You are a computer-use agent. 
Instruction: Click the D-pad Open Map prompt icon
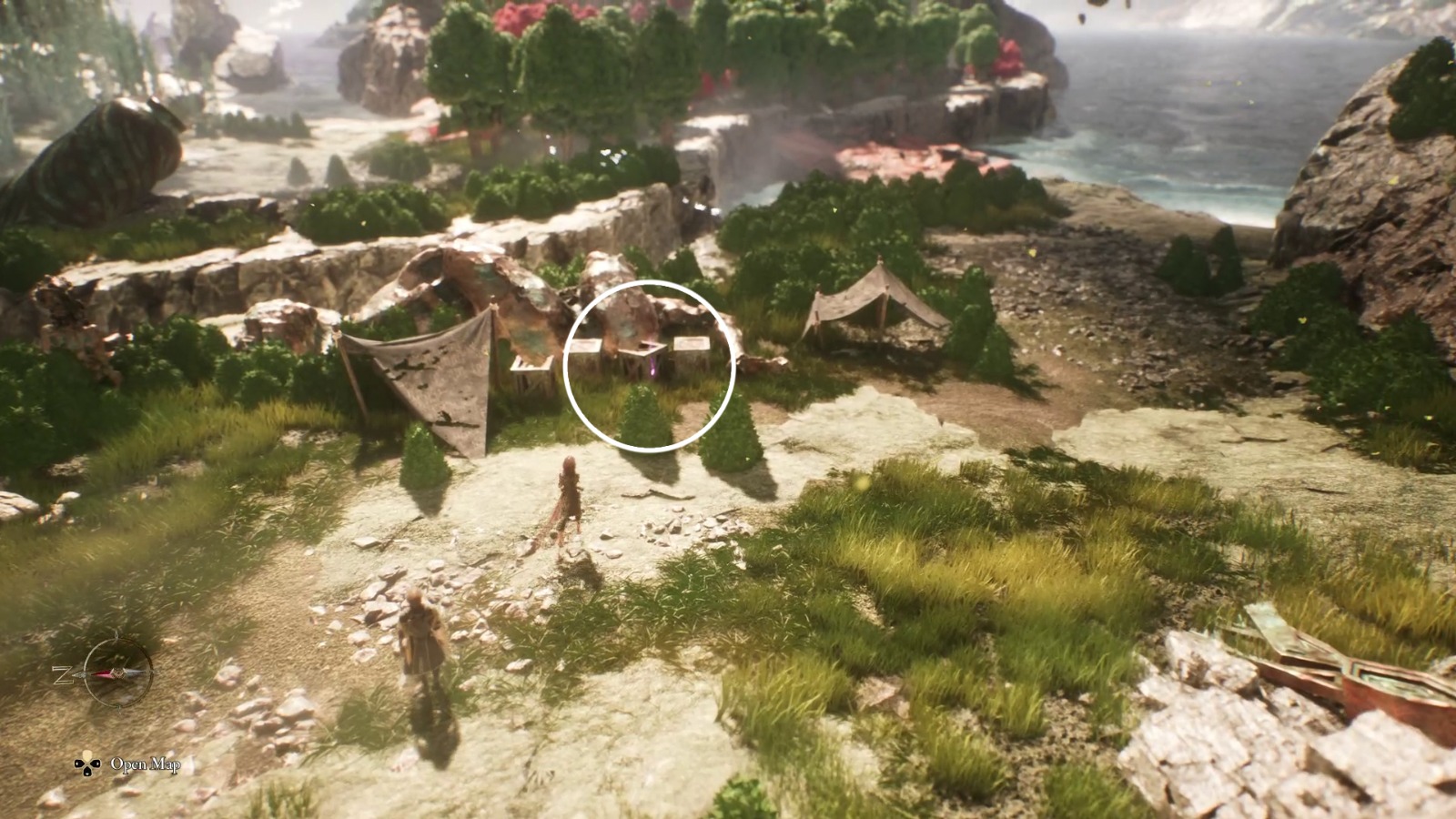(87, 764)
